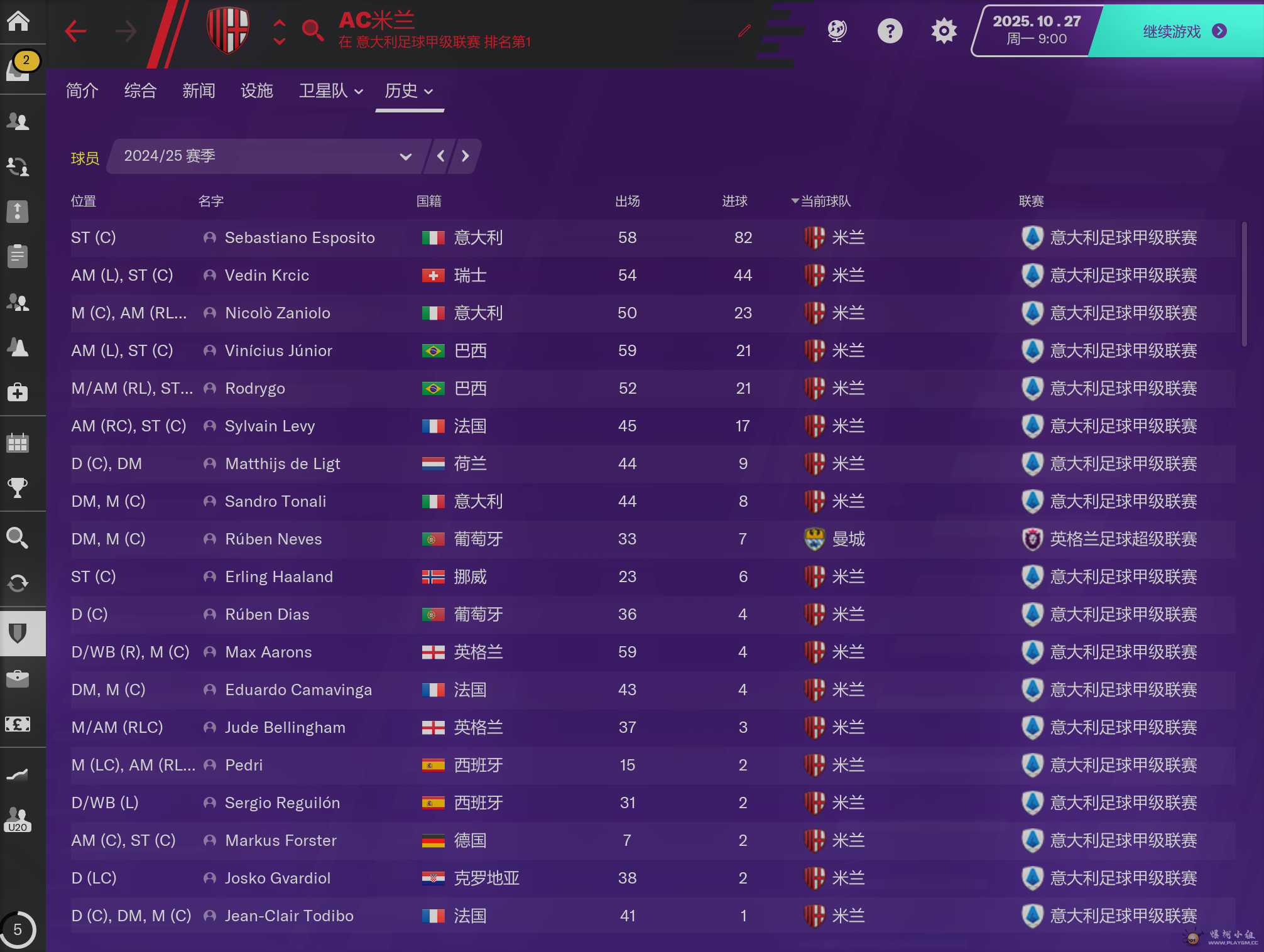Sort the list by 进球 column
This screenshot has width=1264, height=952.
(734, 202)
